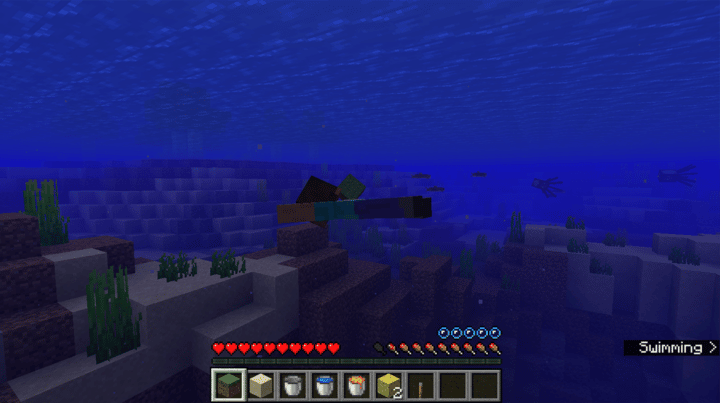Image resolution: width=720 pixels, height=403 pixels.
Task: Select the yellow sponge block stack
Action: [389, 385]
